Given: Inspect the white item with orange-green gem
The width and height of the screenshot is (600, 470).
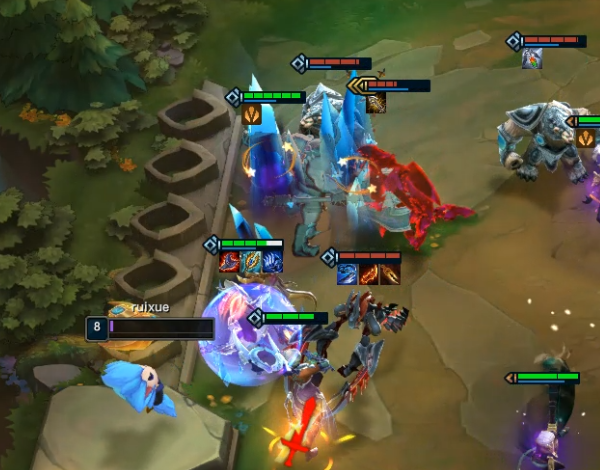Looking at the screenshot, I should 532,58.
